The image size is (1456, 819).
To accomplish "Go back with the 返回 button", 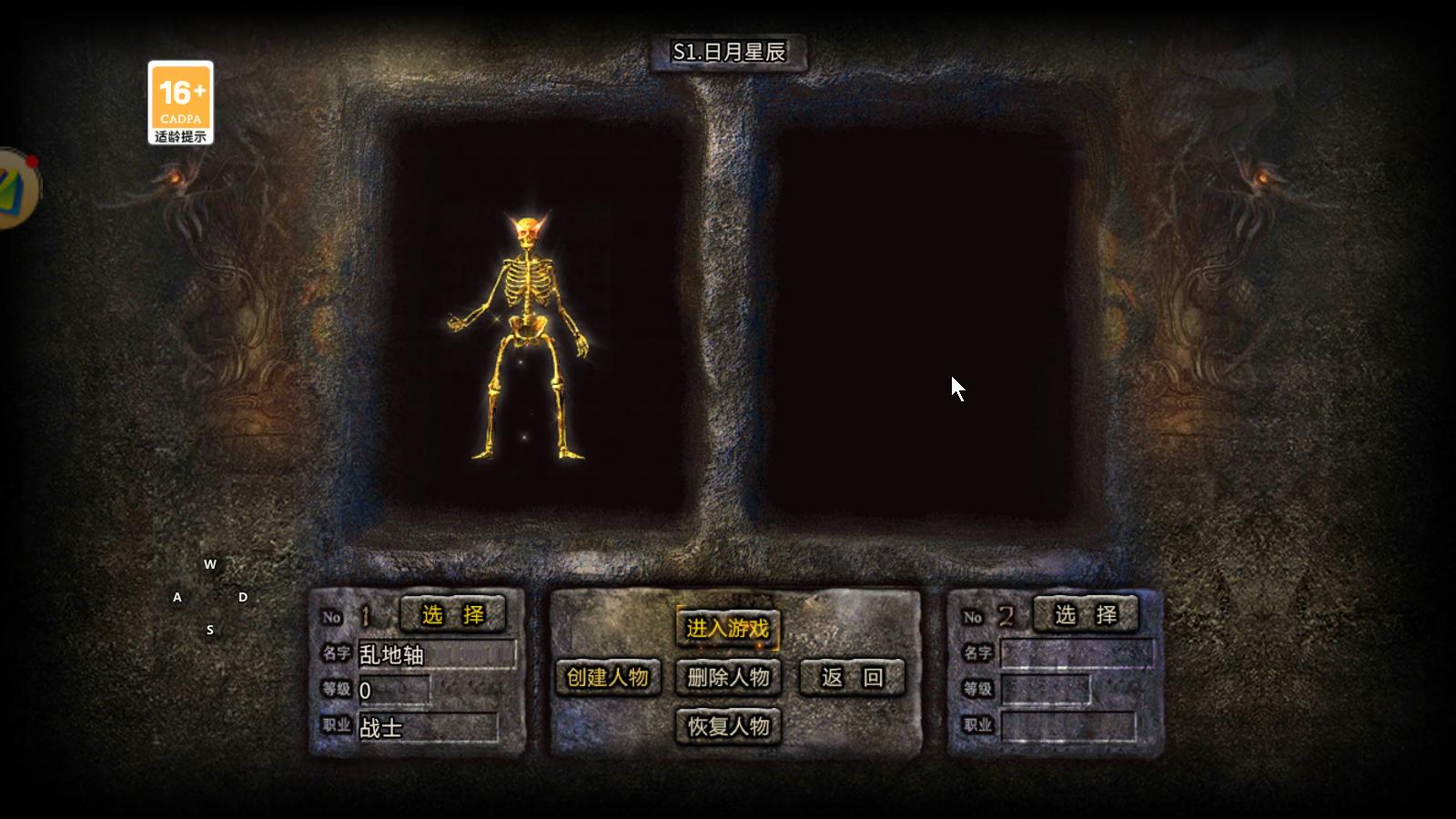I will point(852,677).
